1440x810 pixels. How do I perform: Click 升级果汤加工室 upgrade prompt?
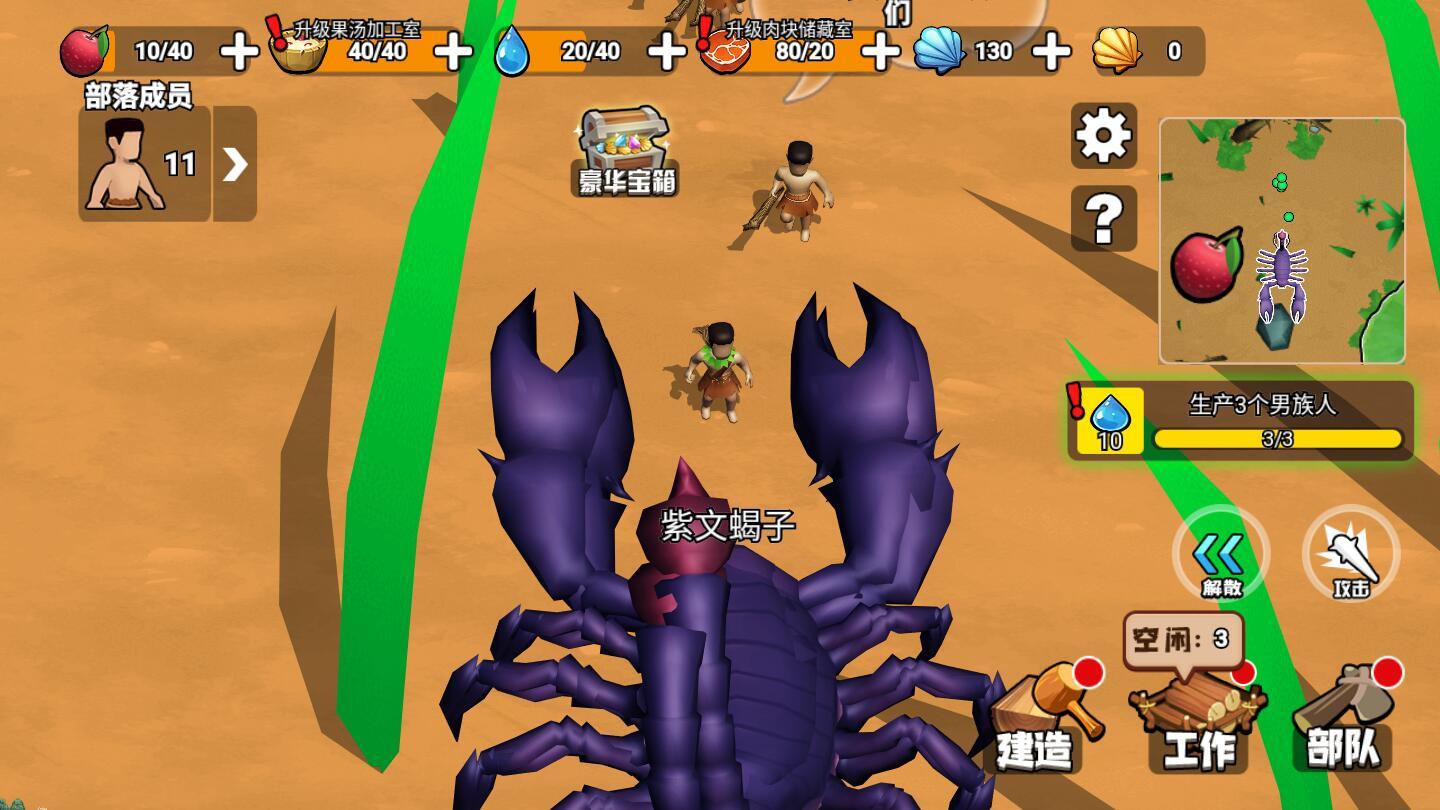(x=356, y=30)
